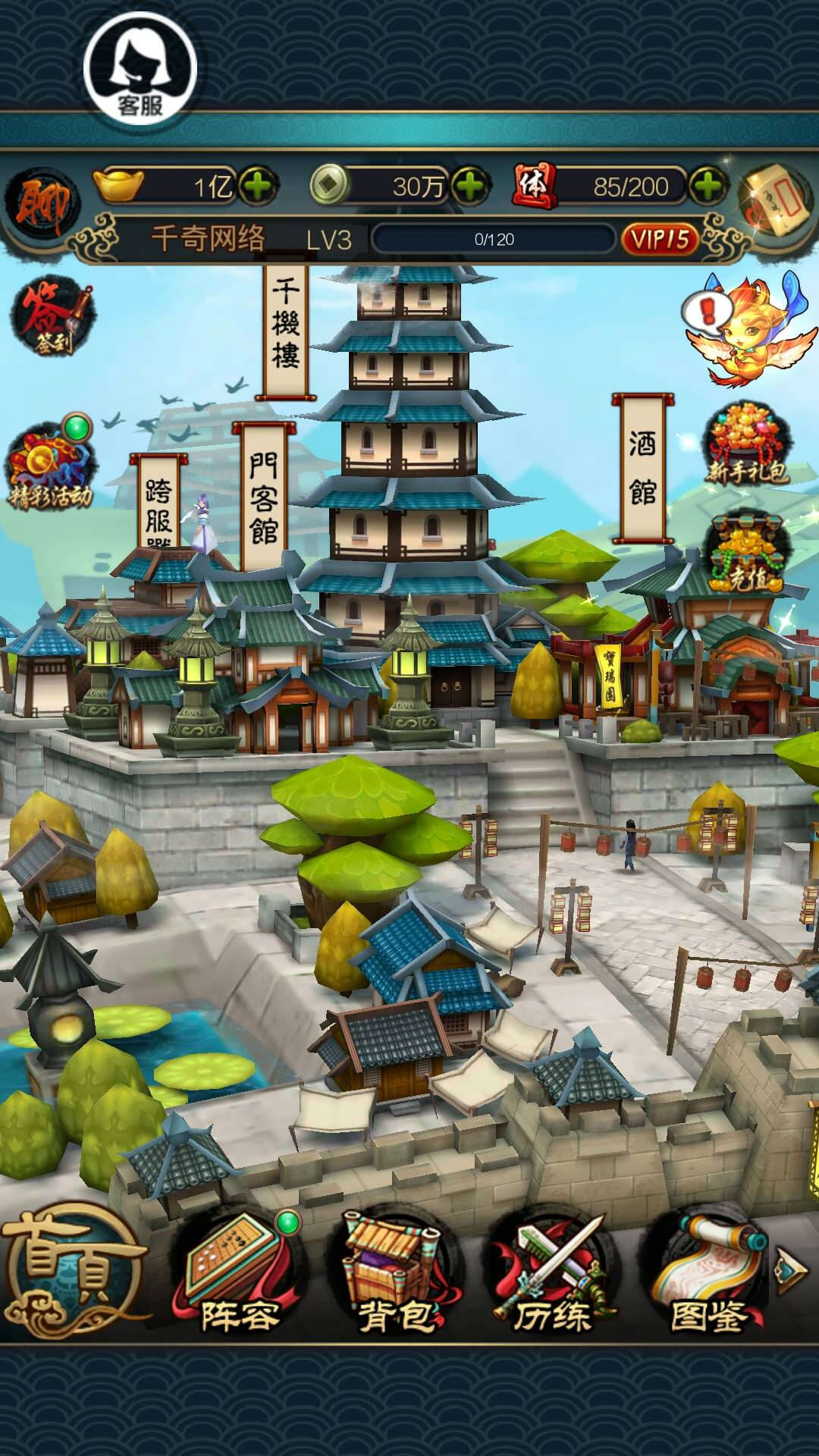The height and width of the screenshot is (1456, 819).
Task: Open the 历练 training menu
Action: tap(552, 1274)
